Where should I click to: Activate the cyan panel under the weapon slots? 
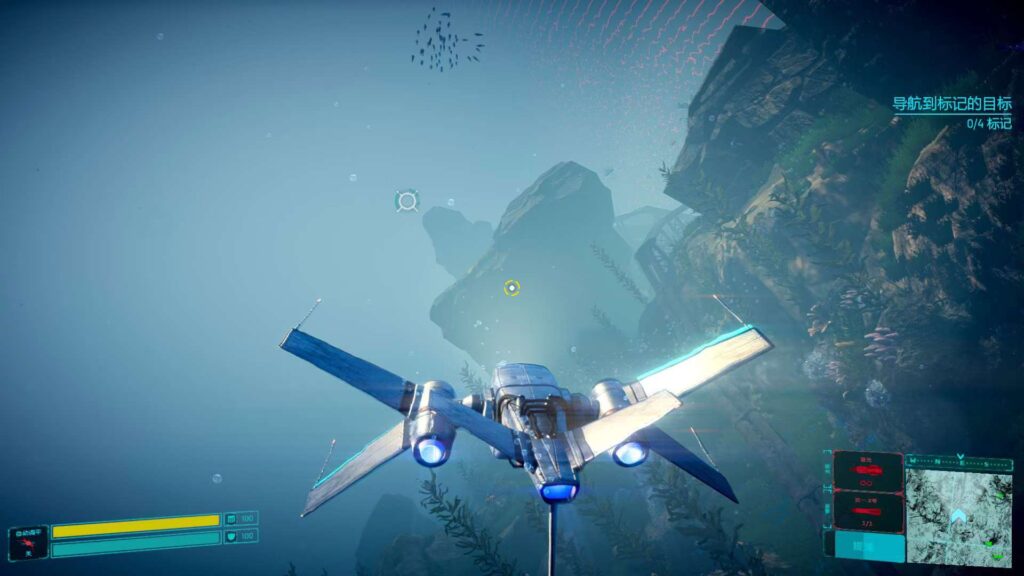point(867,544)
